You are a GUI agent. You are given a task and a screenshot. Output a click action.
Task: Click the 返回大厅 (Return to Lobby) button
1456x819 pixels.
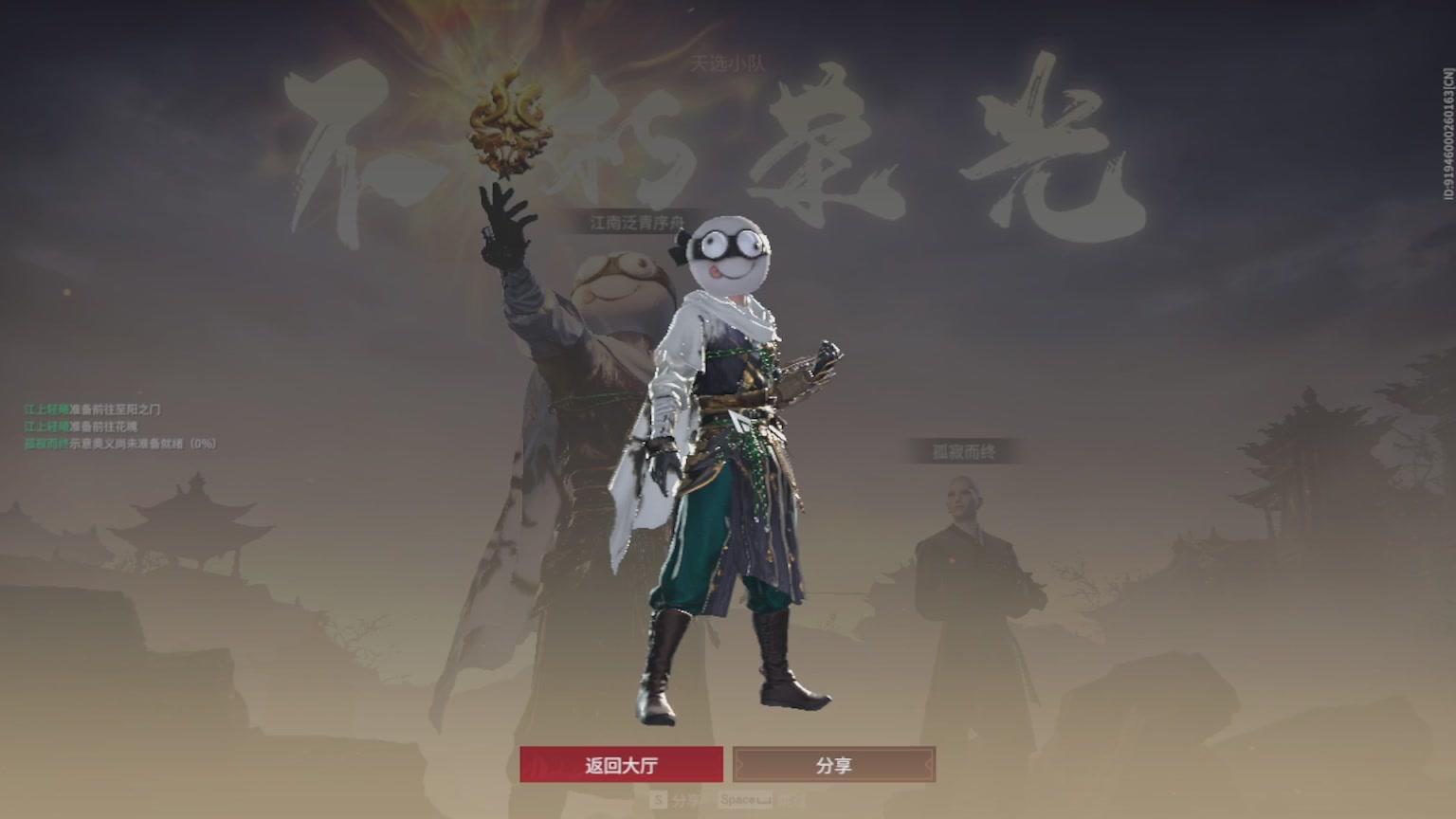pyautogui.click(x=623, y=763)
